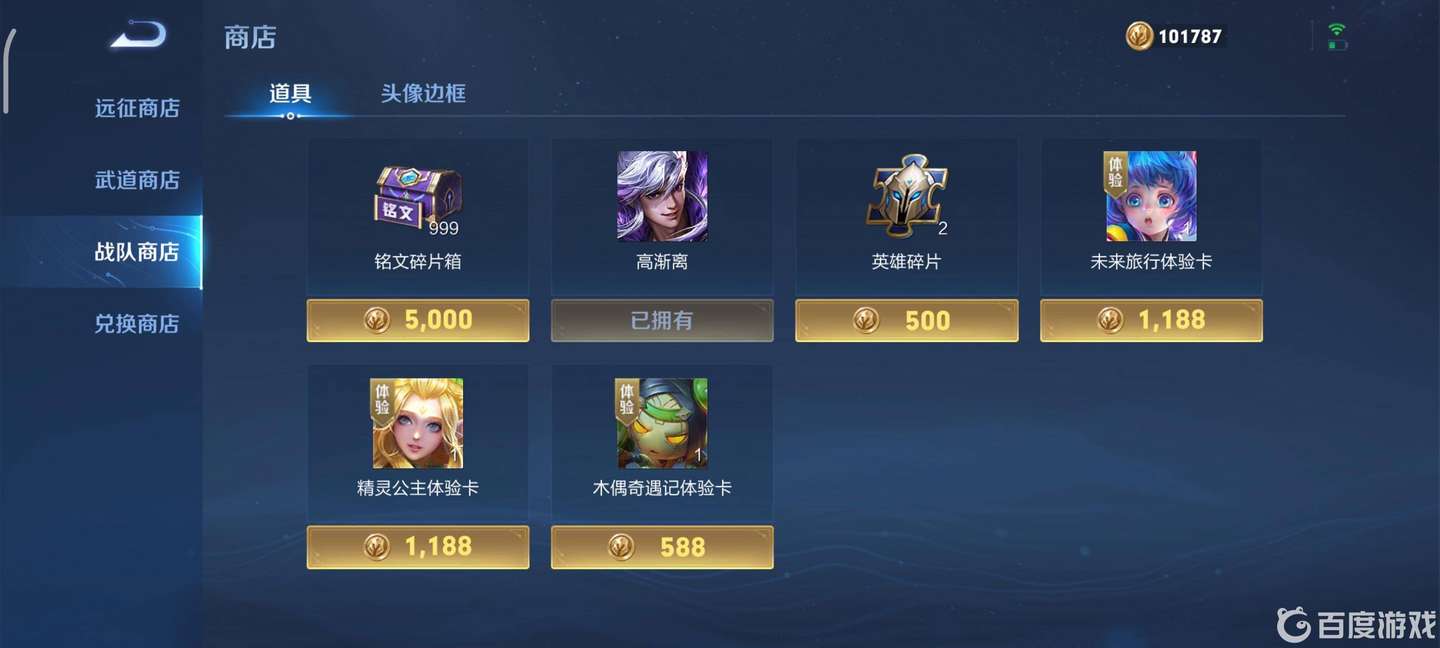This screenshot has width=1440, height=648.
Task: Switch to the 头像边框 tab
Action: [x=423, y=94]
